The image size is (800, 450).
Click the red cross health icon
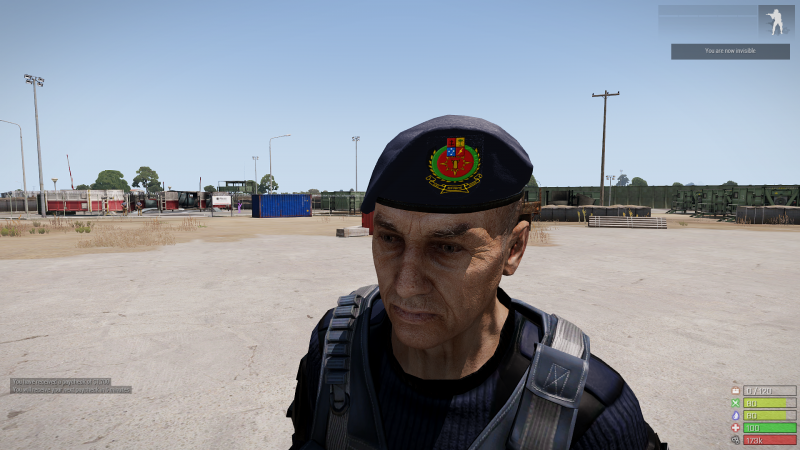coord(736,427)
